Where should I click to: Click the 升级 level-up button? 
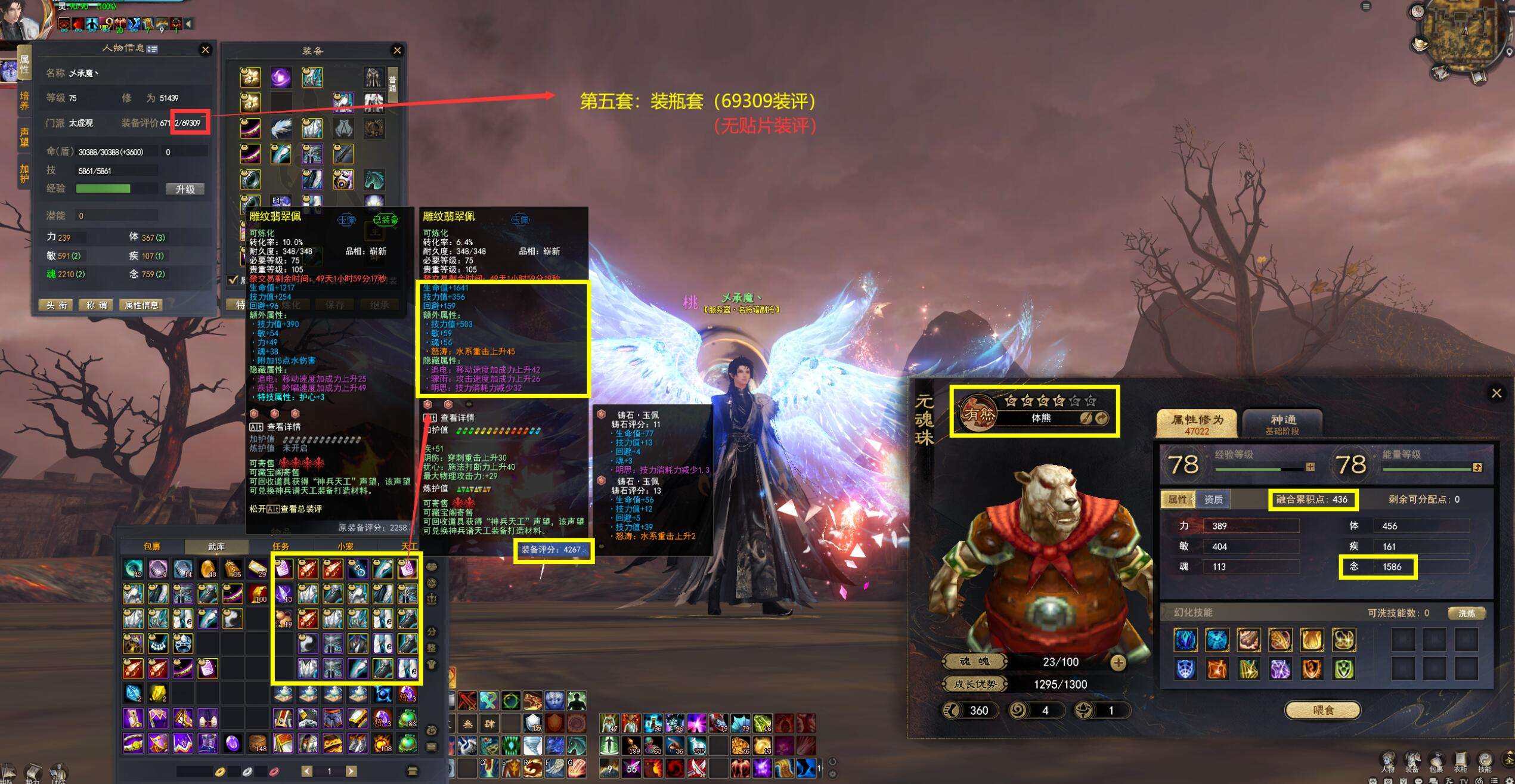(185, 189)
